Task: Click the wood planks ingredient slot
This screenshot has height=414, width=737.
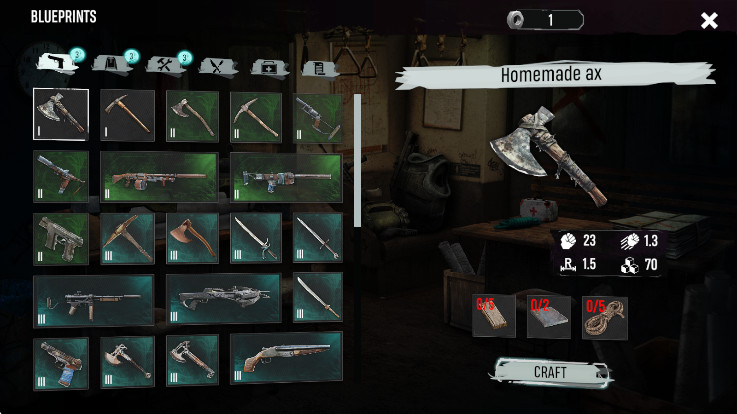Action: point(493,316)
